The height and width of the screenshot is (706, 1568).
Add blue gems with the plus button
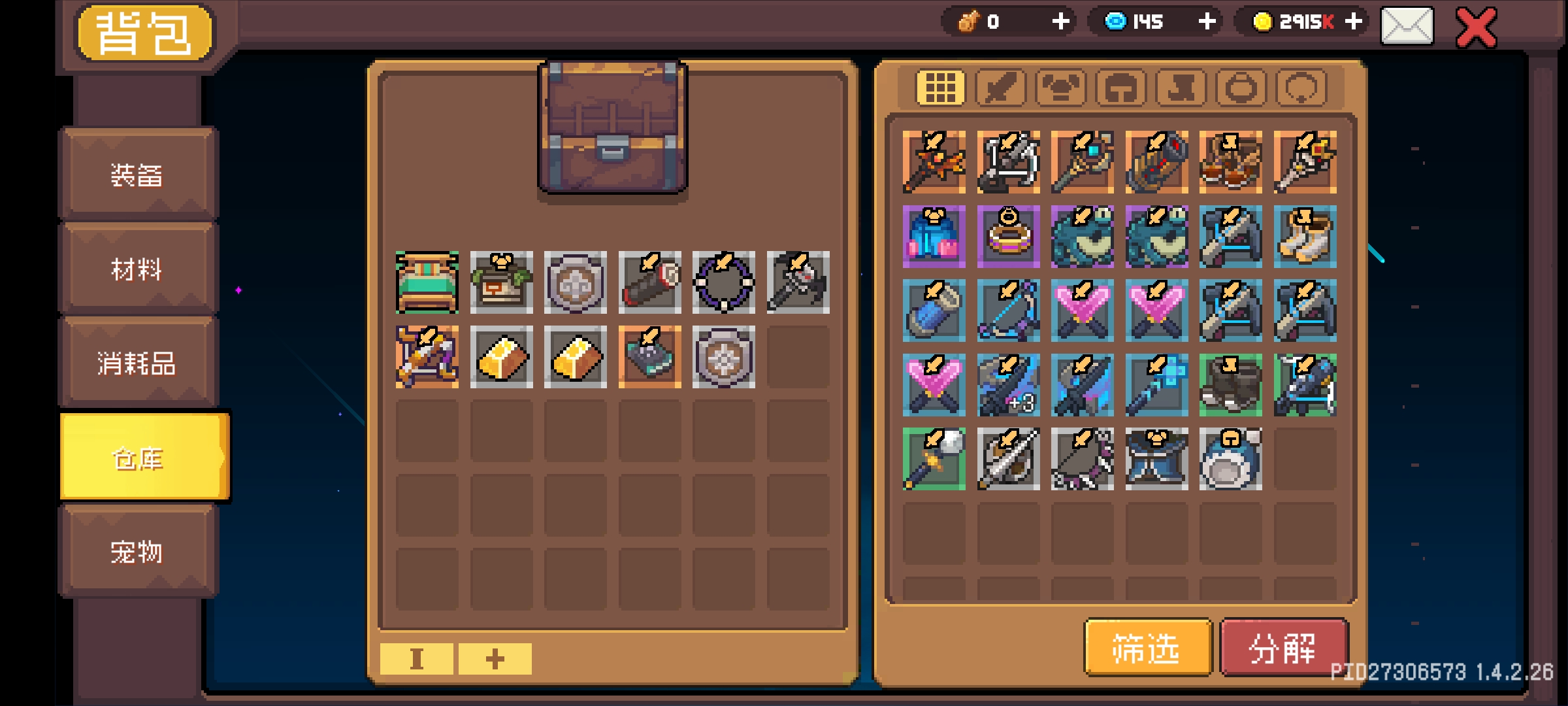tap(1207, 22)
